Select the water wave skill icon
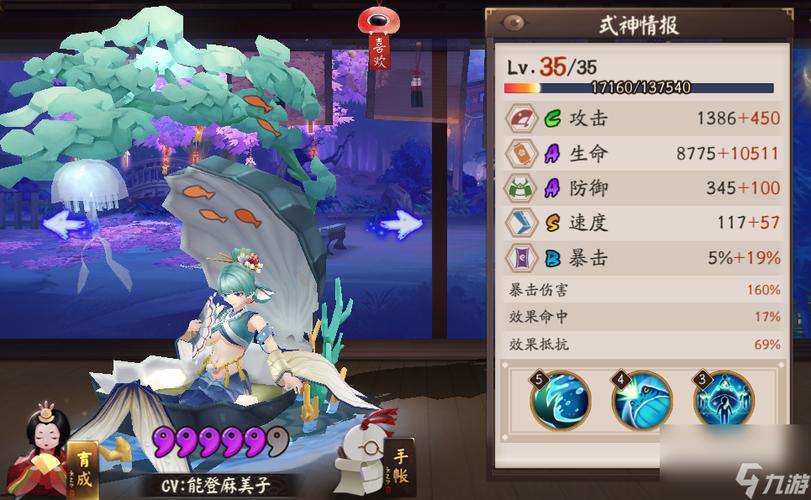811x500 pixels. 560,399
